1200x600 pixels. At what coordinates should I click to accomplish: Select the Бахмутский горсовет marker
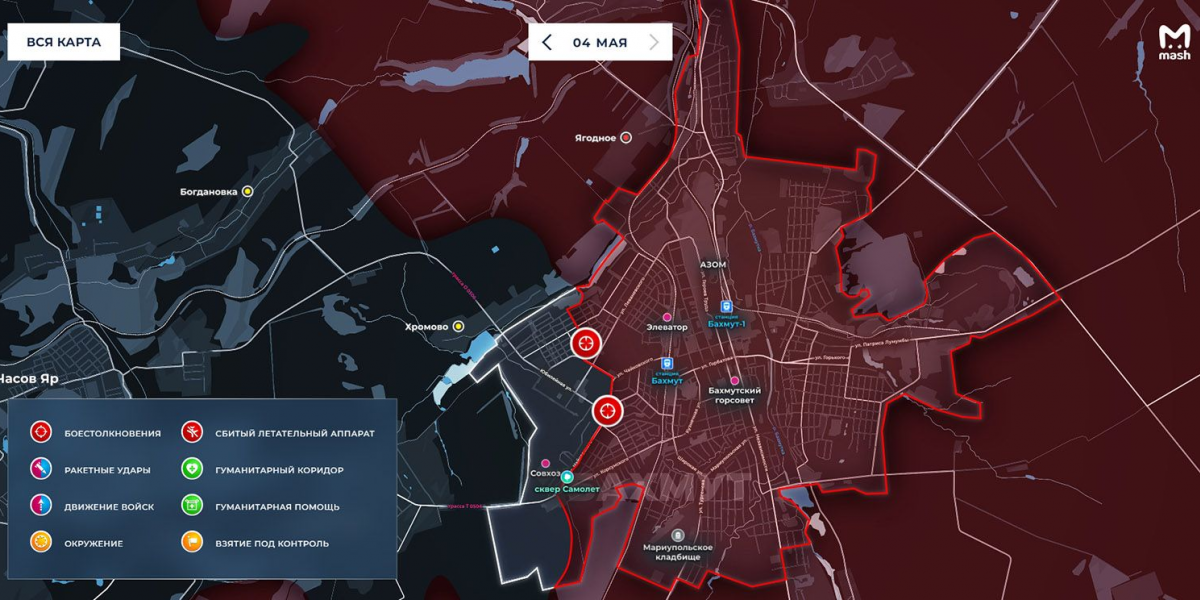point(735,381)
